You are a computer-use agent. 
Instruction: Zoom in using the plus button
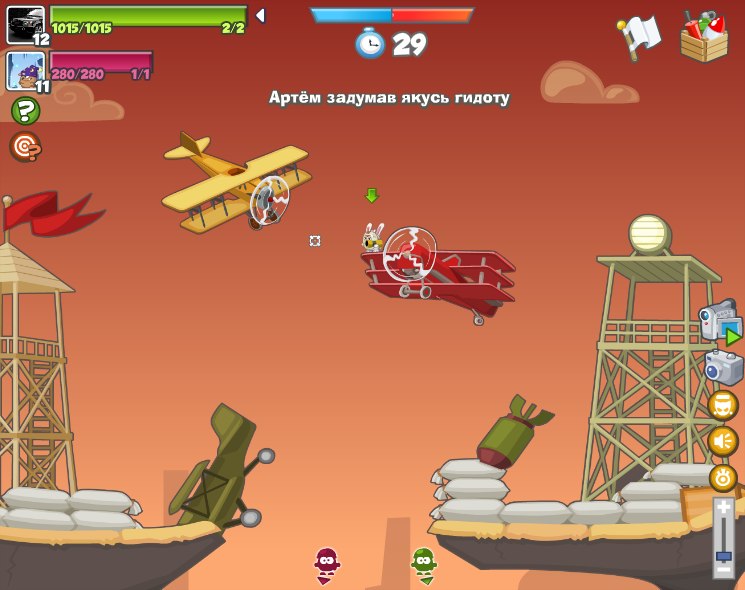click(723, 508)
